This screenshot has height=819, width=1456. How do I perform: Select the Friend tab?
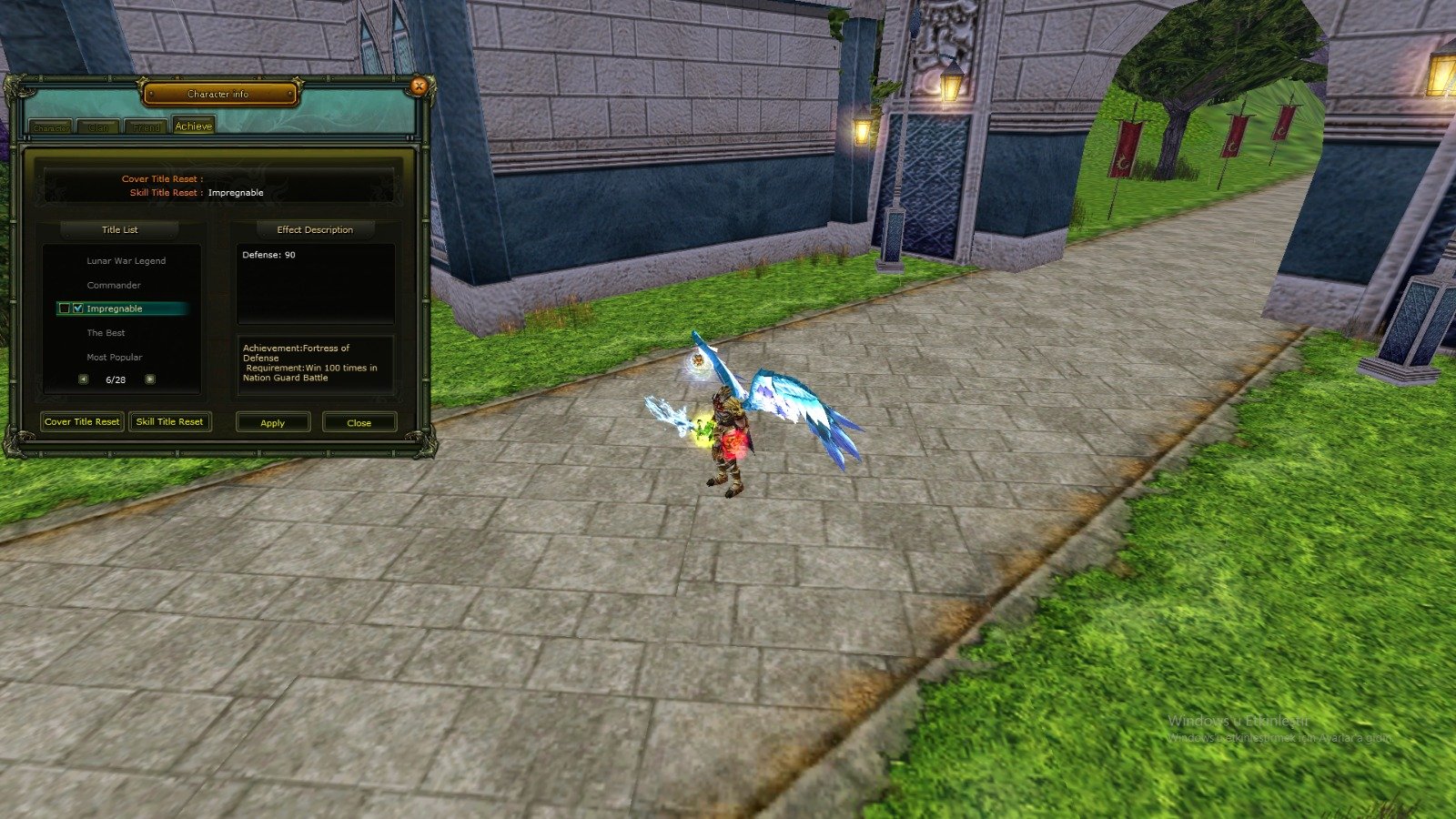click(146, 126)
